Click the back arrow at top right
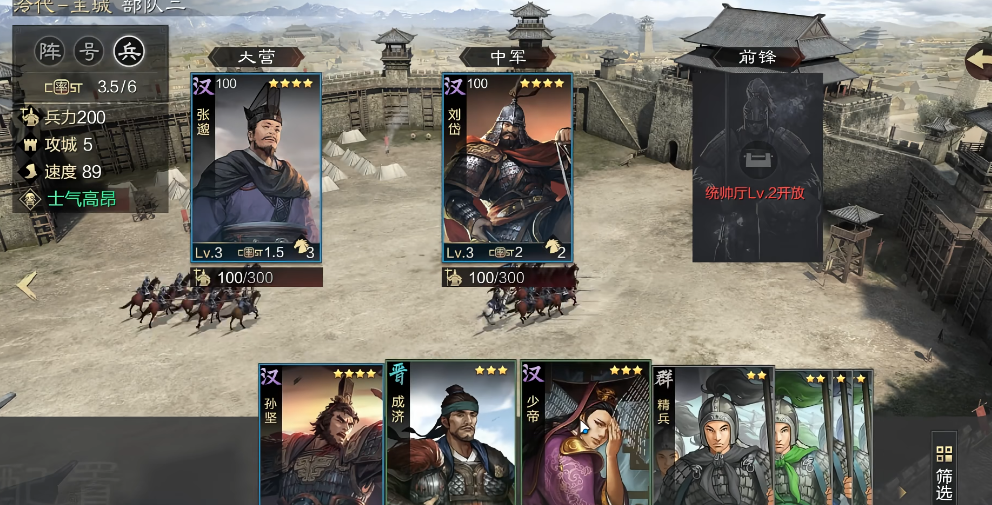 point(977,60)
